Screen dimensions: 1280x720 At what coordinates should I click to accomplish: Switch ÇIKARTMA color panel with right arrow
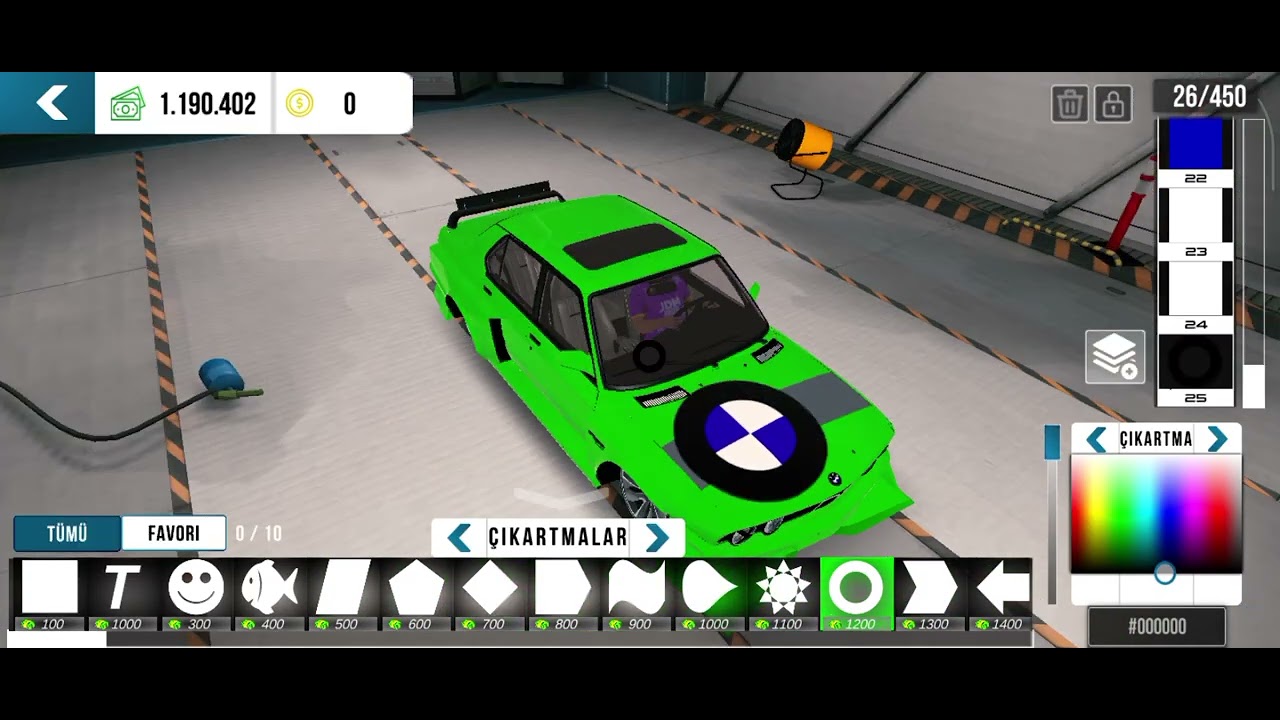click(x=1217, y=439)
